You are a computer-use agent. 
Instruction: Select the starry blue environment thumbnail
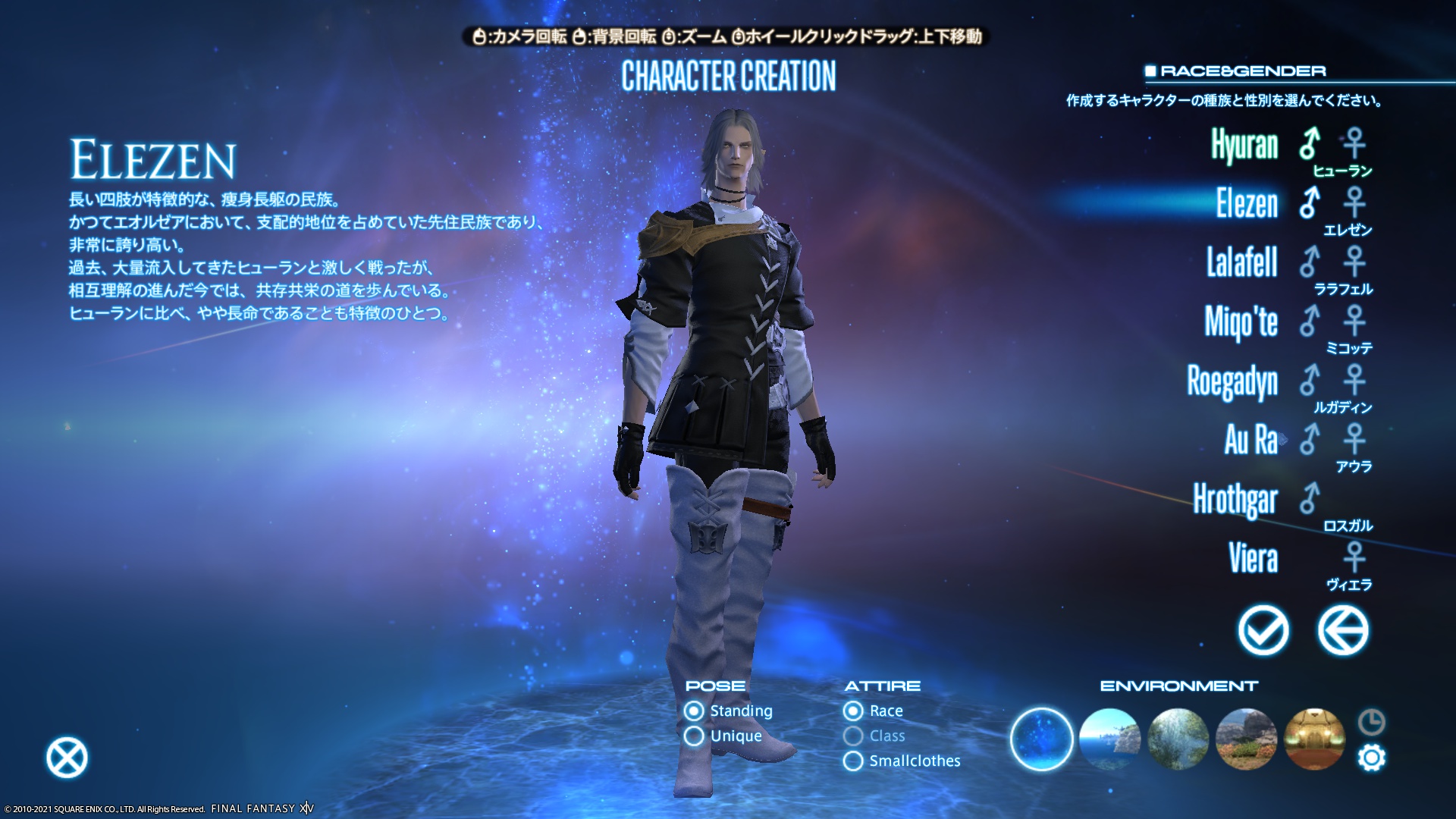[x=1041, y=739]
